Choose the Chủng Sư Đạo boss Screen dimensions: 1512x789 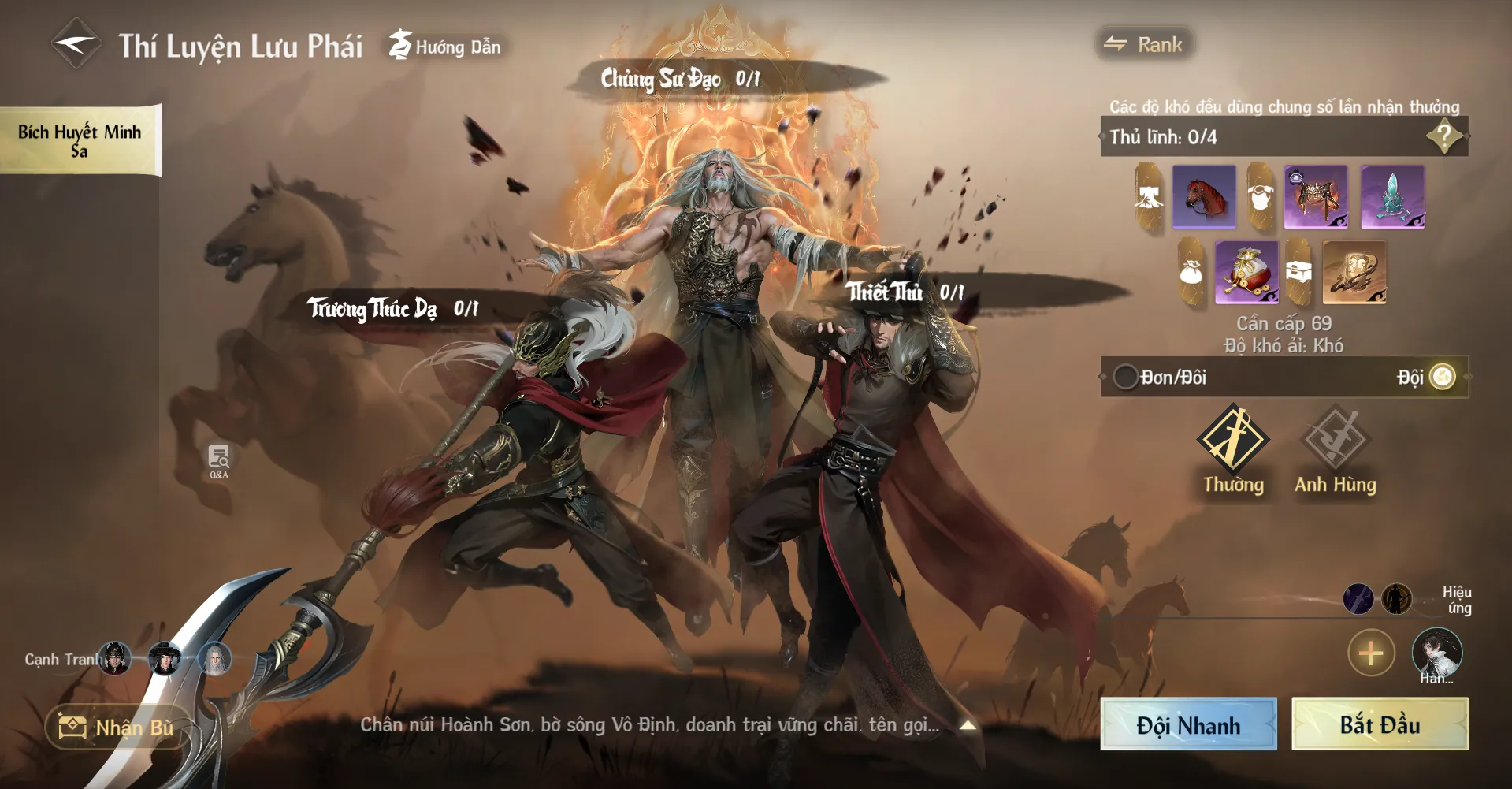coord(679,79)
